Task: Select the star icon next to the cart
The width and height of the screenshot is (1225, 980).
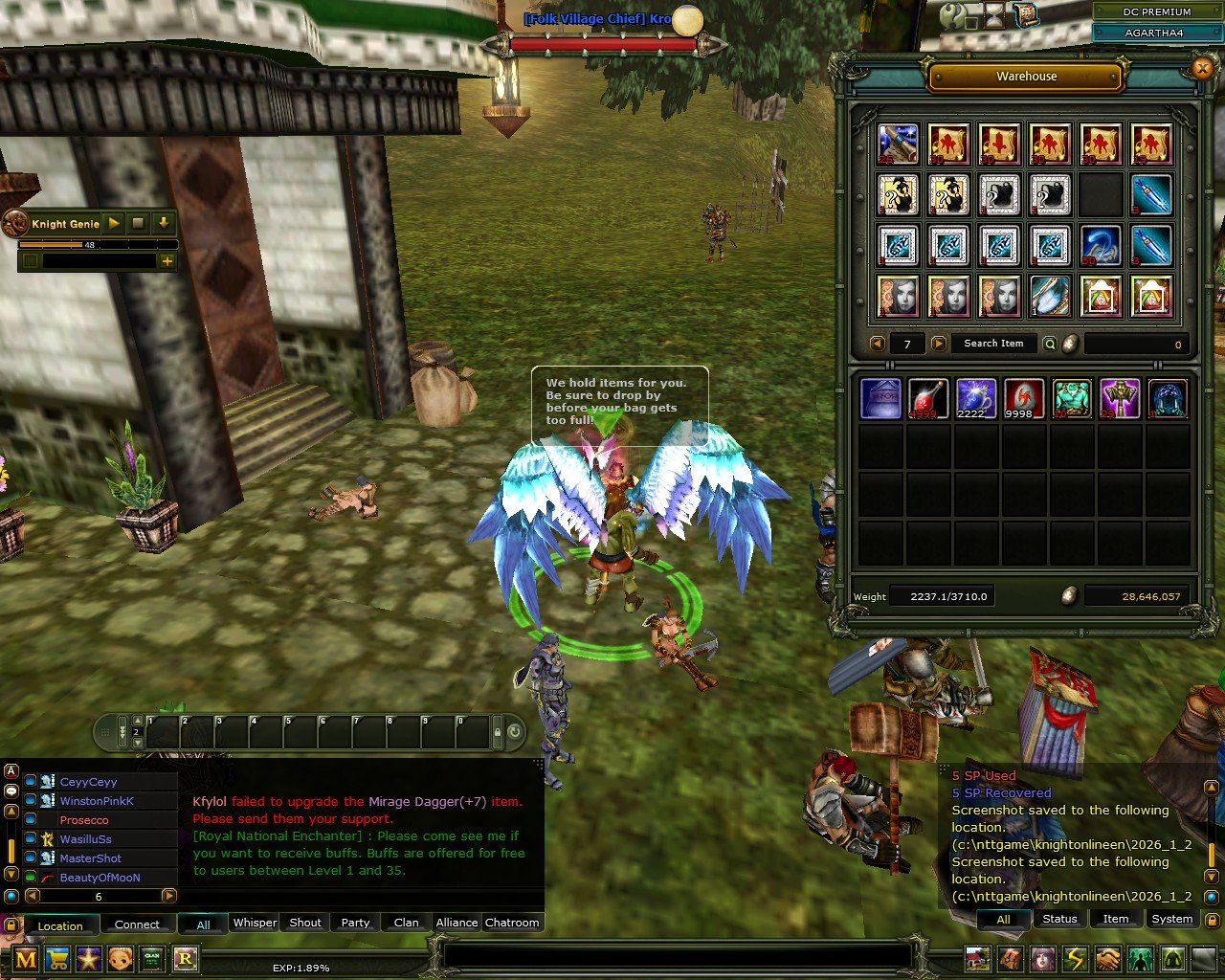Action: [89, 959]
